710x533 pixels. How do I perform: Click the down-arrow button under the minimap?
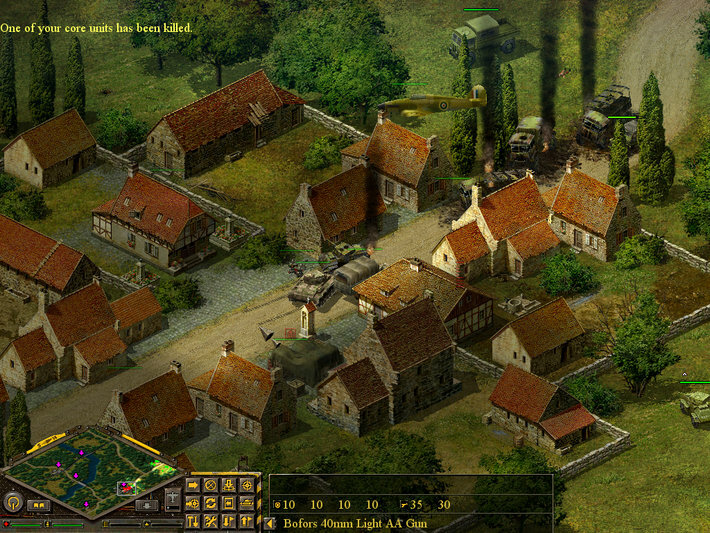tap(146, 506)
